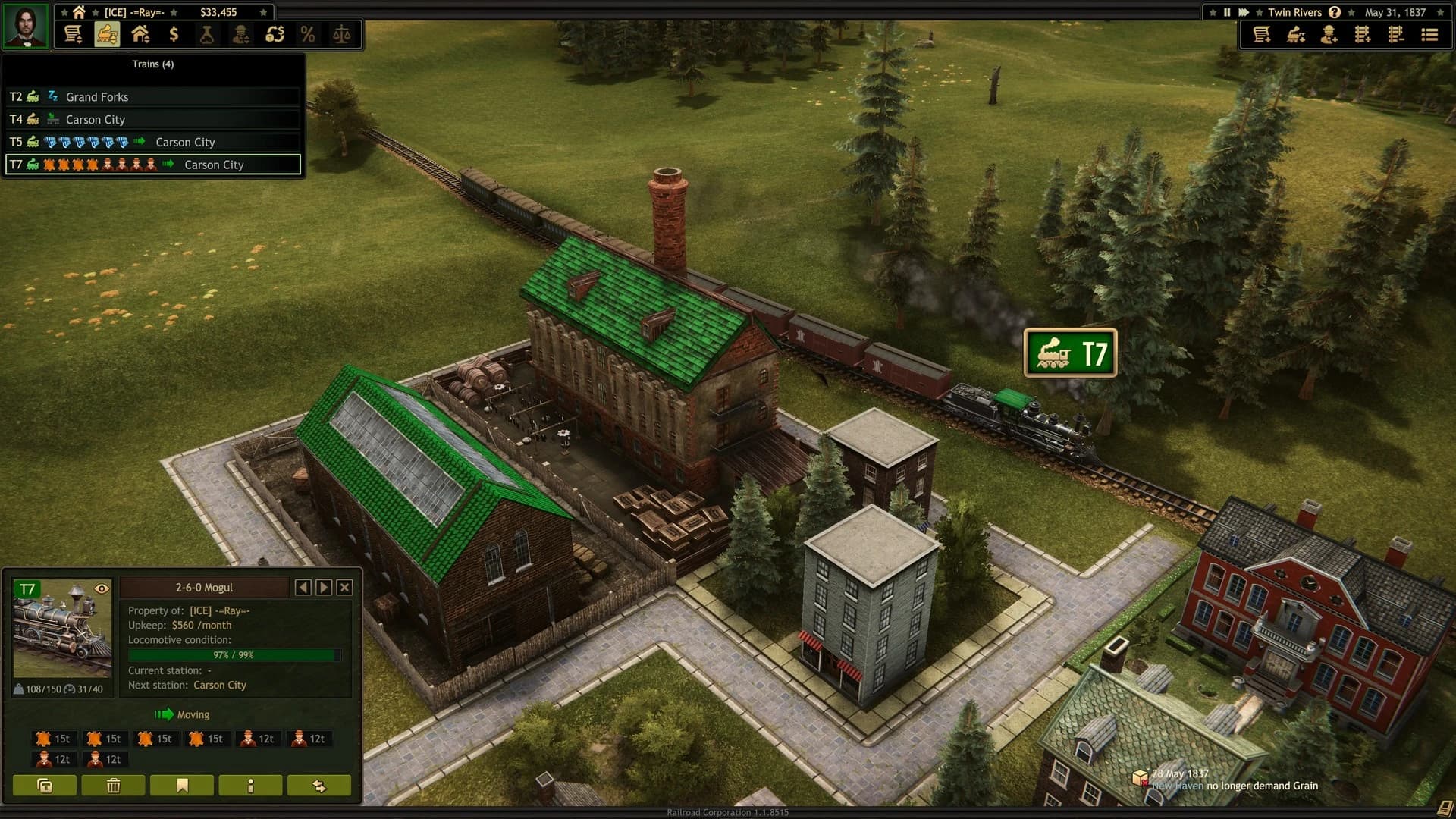
Task: Select the remove track icon in top-right toolbar
Action: coord(1396,34)
